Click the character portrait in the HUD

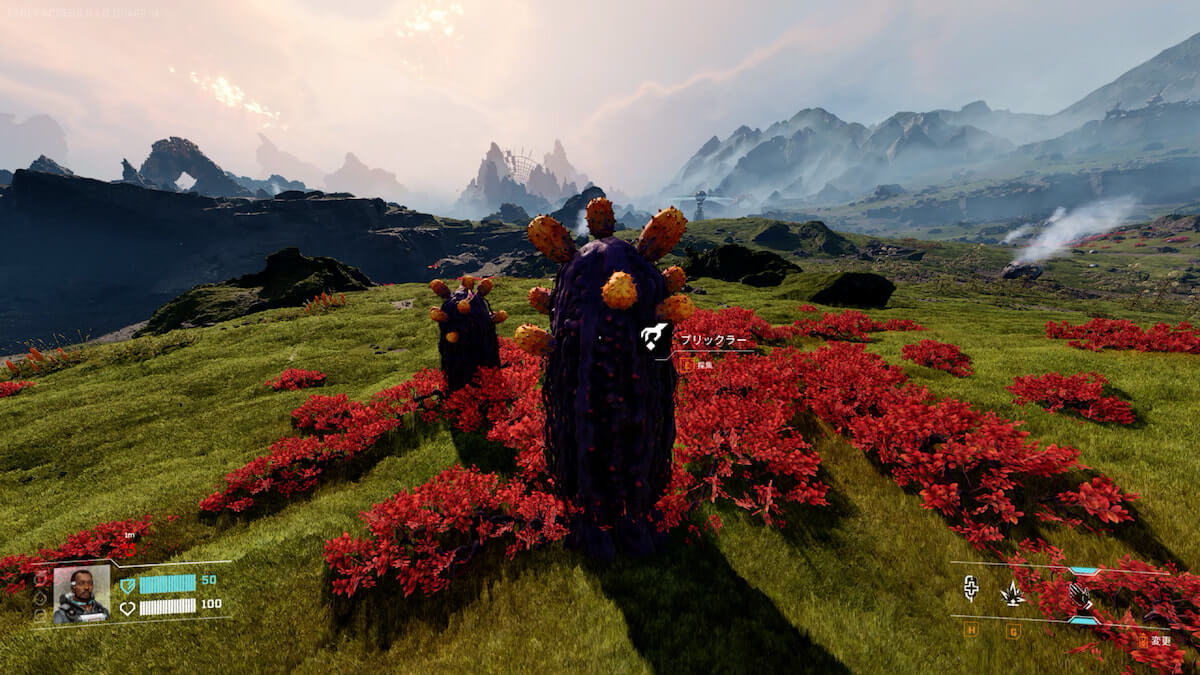click(81, 594)
